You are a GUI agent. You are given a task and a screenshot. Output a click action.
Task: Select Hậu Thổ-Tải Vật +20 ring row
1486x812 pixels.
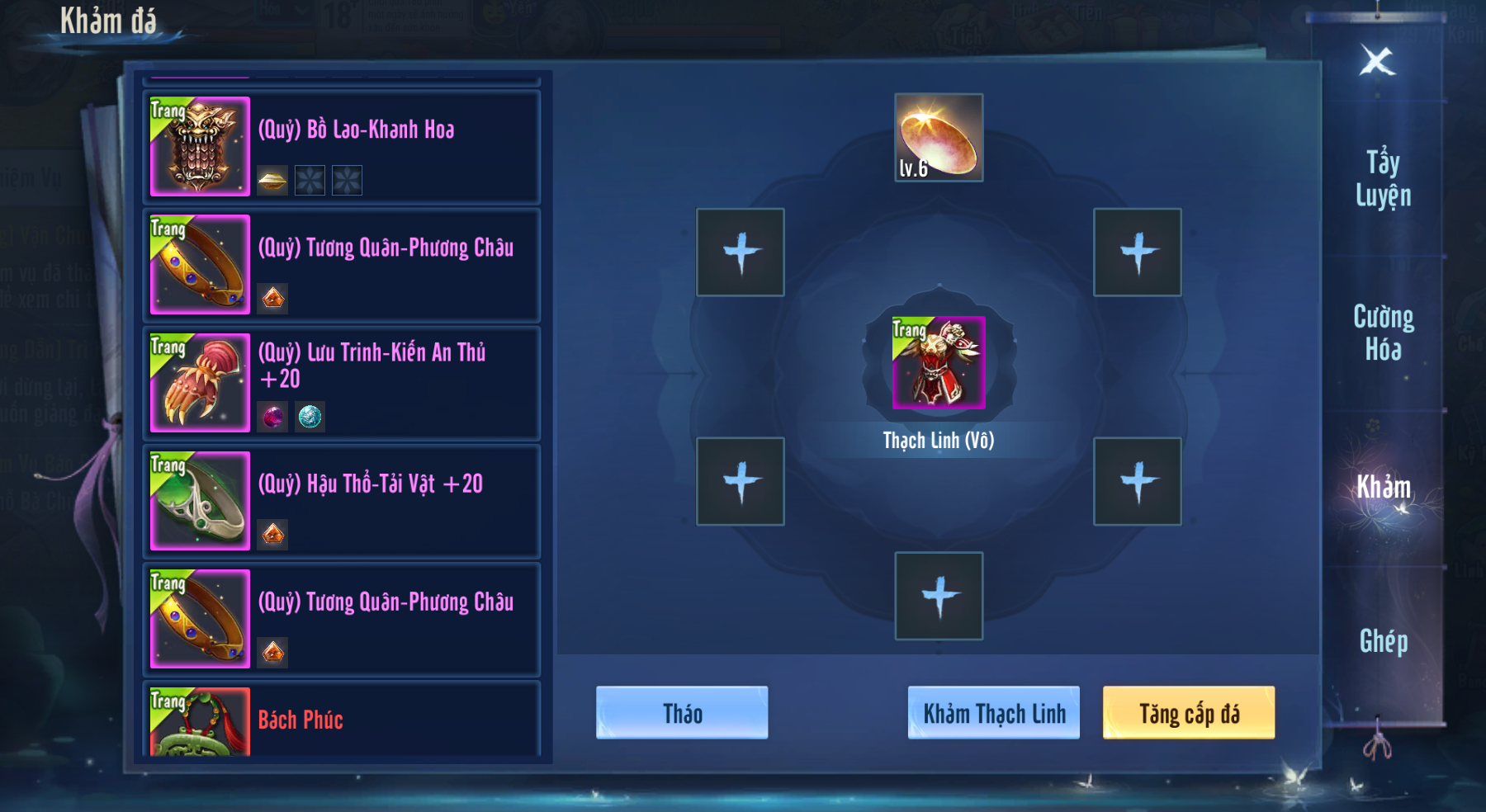(342, 501)
